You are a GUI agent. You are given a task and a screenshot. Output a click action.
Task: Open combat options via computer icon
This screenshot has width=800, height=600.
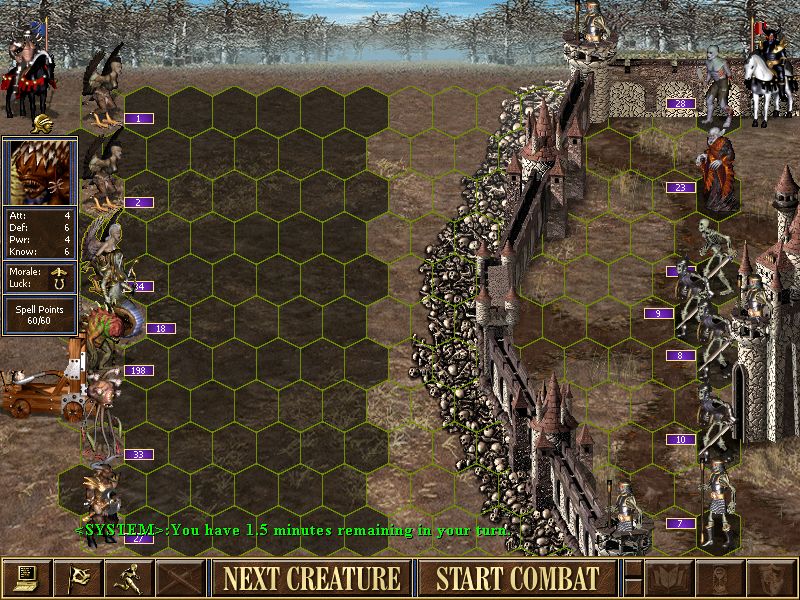pyautogui.click(x=25, y=578)
